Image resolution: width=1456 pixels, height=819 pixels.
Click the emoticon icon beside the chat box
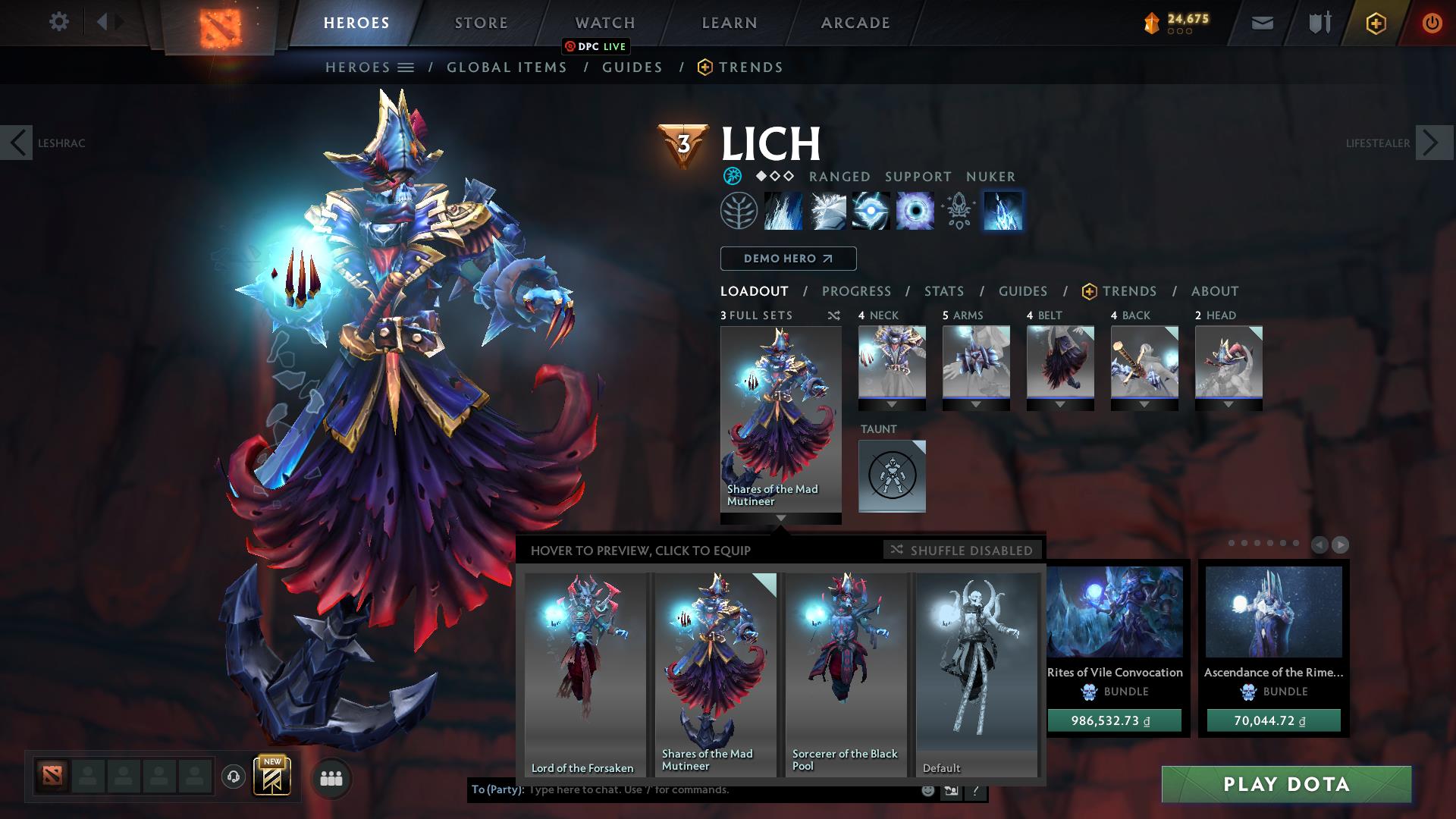click(927, 790)
